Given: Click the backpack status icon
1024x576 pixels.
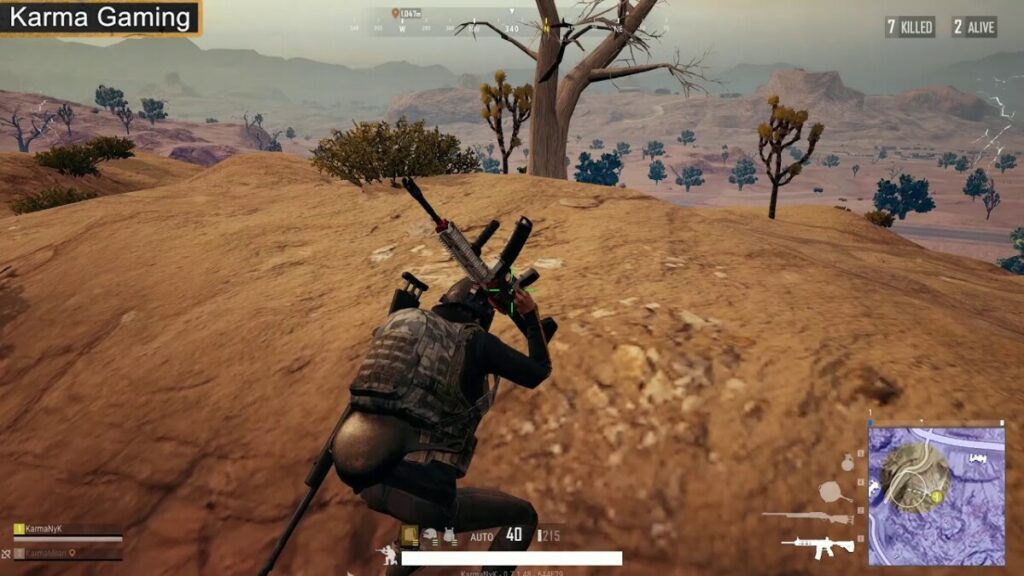Looking at the screenshot, I should pos(410,536).
